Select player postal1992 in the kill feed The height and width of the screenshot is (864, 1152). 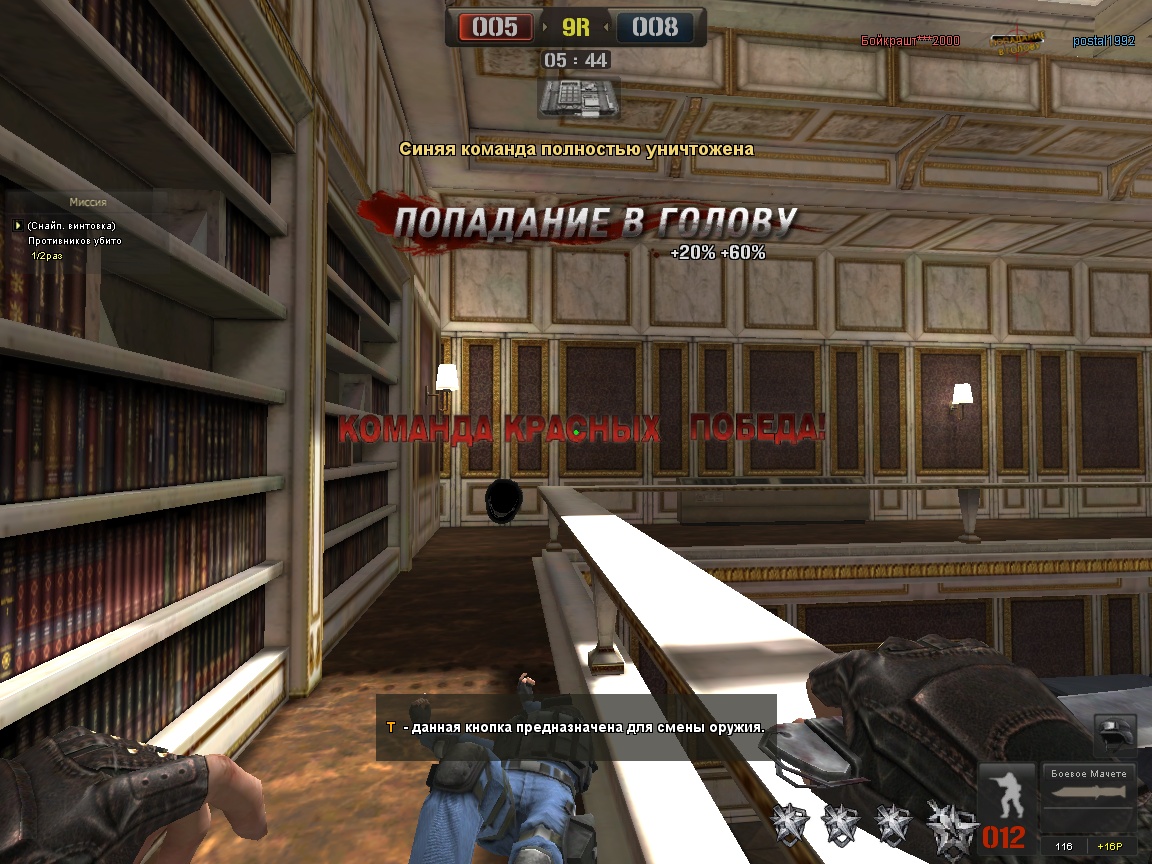[1104, 41]
